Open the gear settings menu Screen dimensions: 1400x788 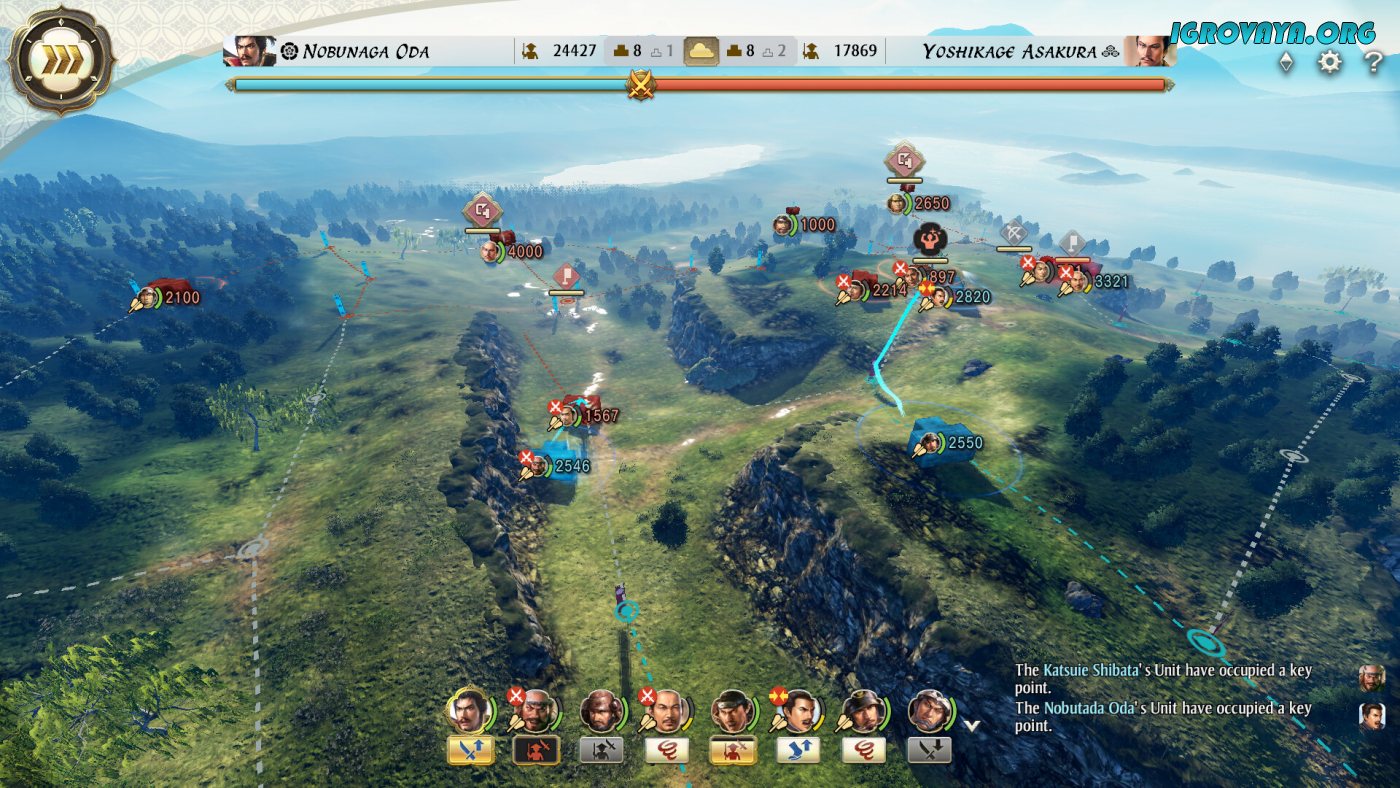coord(1329,62)
